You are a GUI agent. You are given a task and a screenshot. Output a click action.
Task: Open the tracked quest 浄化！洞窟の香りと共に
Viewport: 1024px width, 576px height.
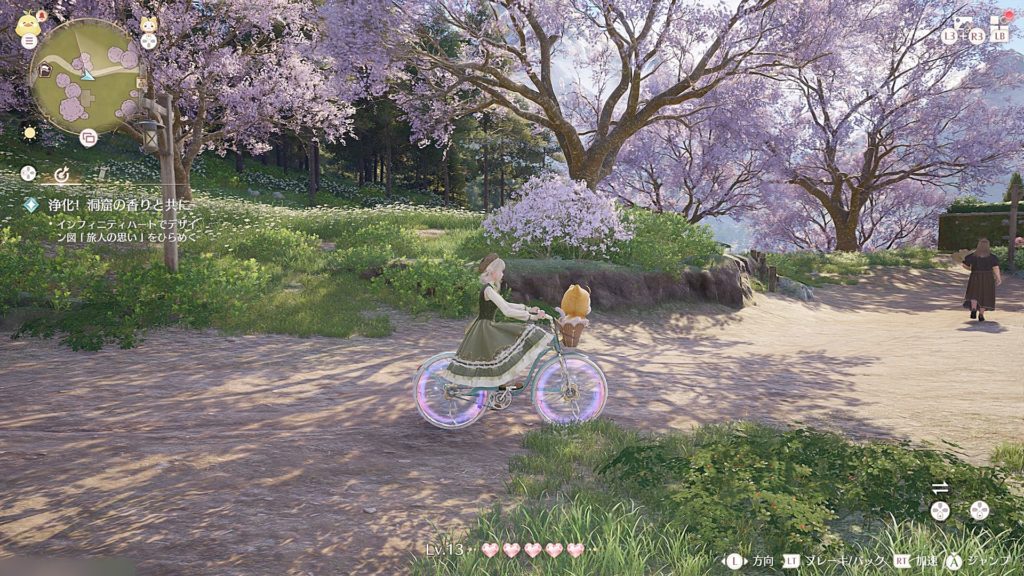pos(109,205)
